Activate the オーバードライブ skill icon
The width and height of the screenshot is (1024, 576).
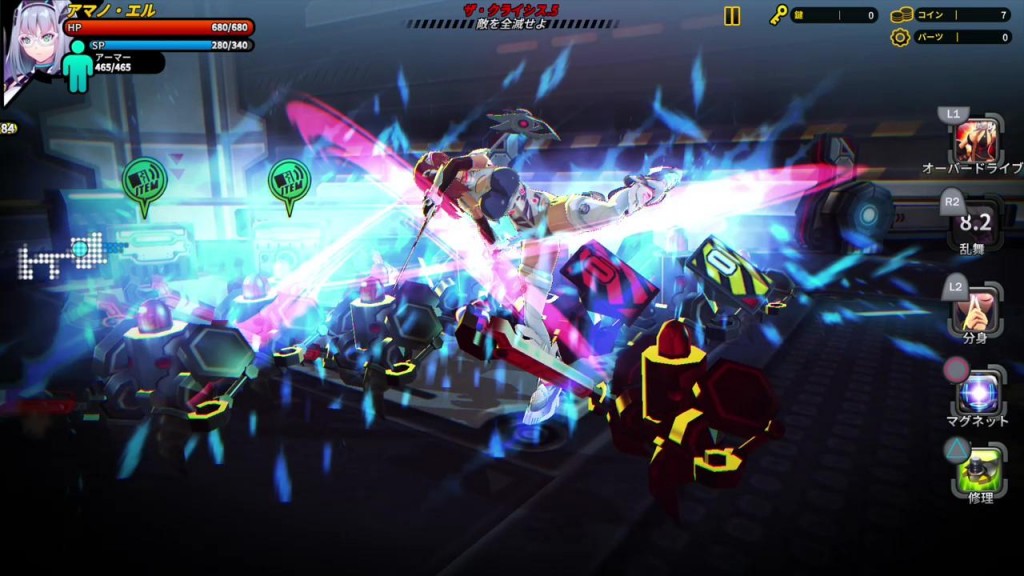pyautogui.click(x=975, y=139)
